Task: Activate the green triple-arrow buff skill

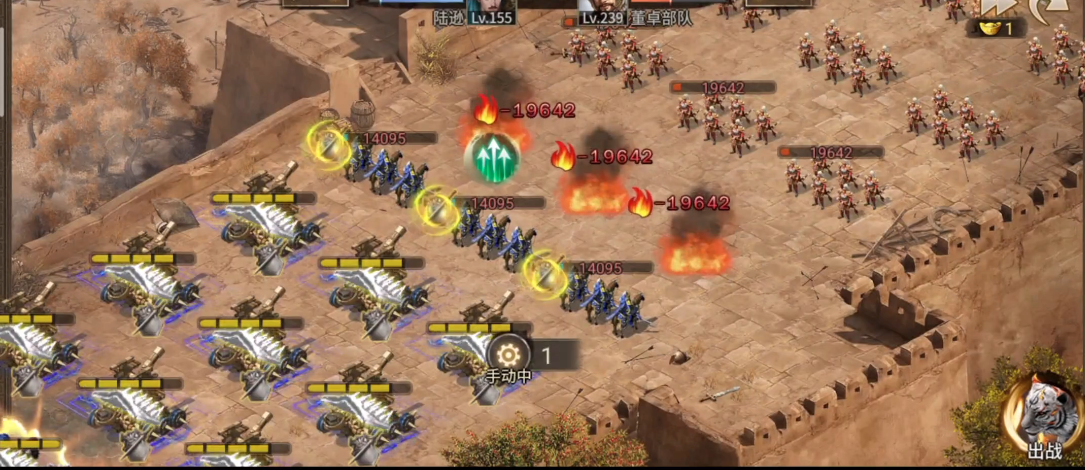Action: click(x=491, y=156)
